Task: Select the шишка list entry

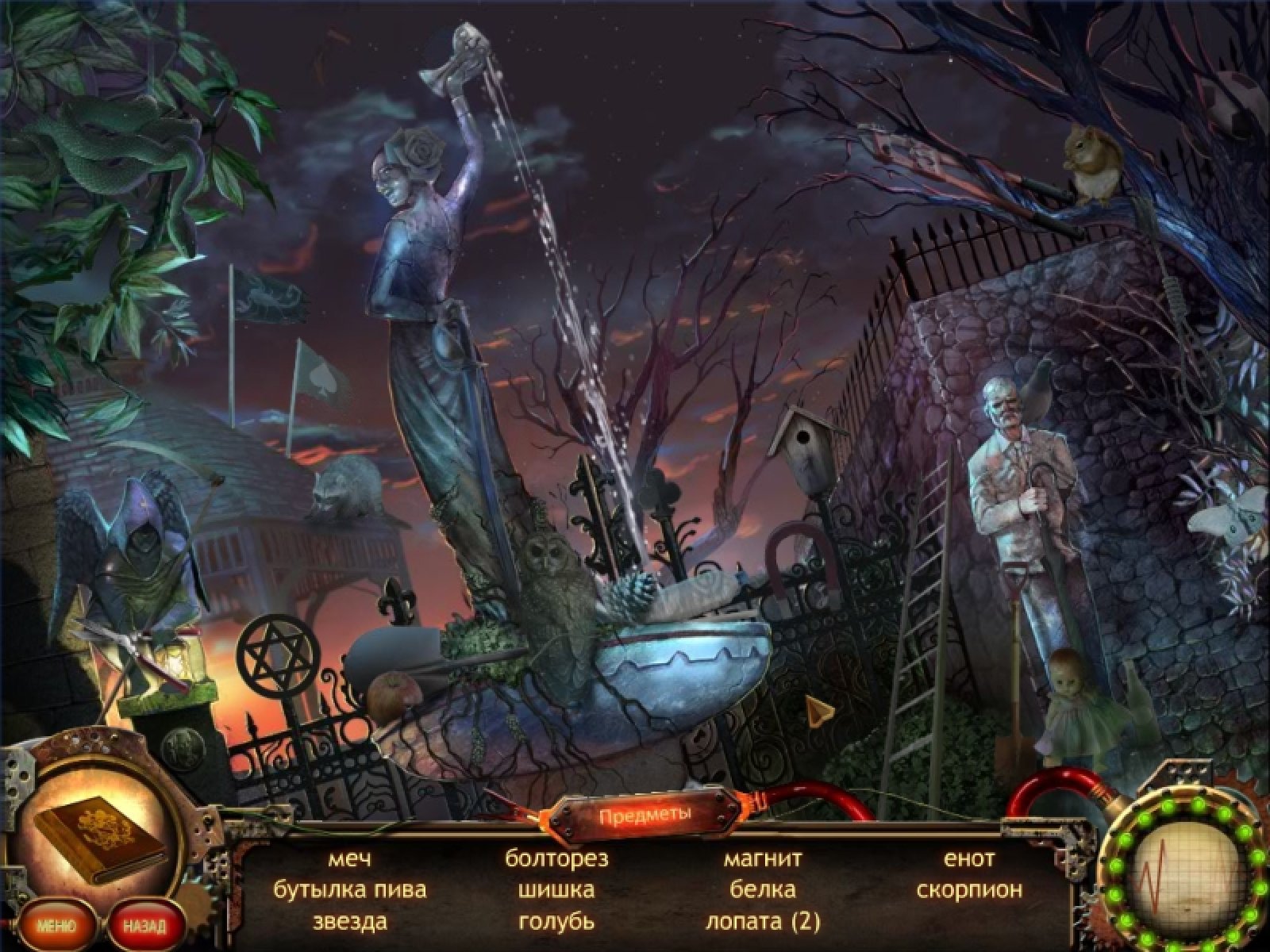Action: pos(556,890)
